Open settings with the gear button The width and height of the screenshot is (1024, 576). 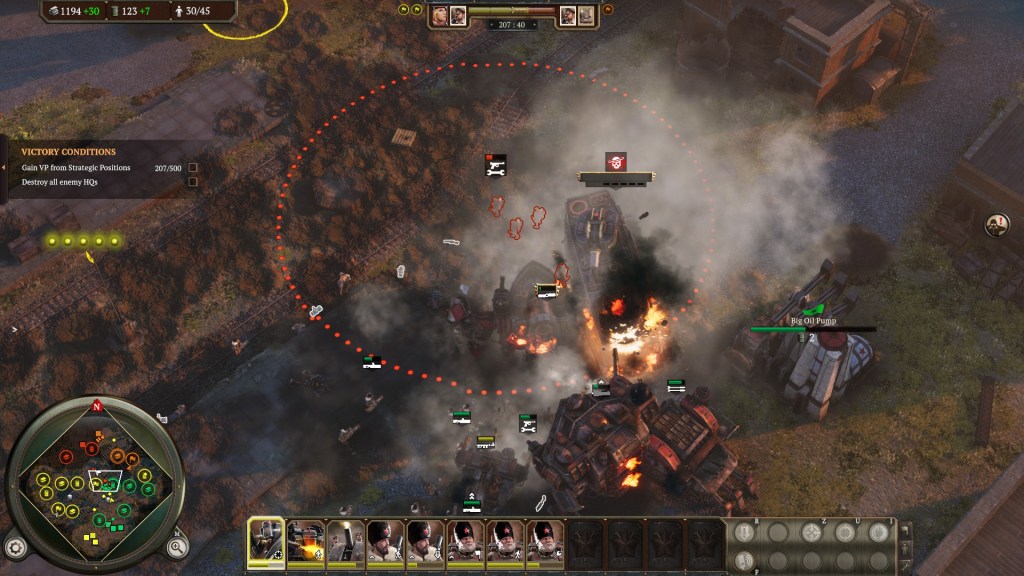(15, 547)
